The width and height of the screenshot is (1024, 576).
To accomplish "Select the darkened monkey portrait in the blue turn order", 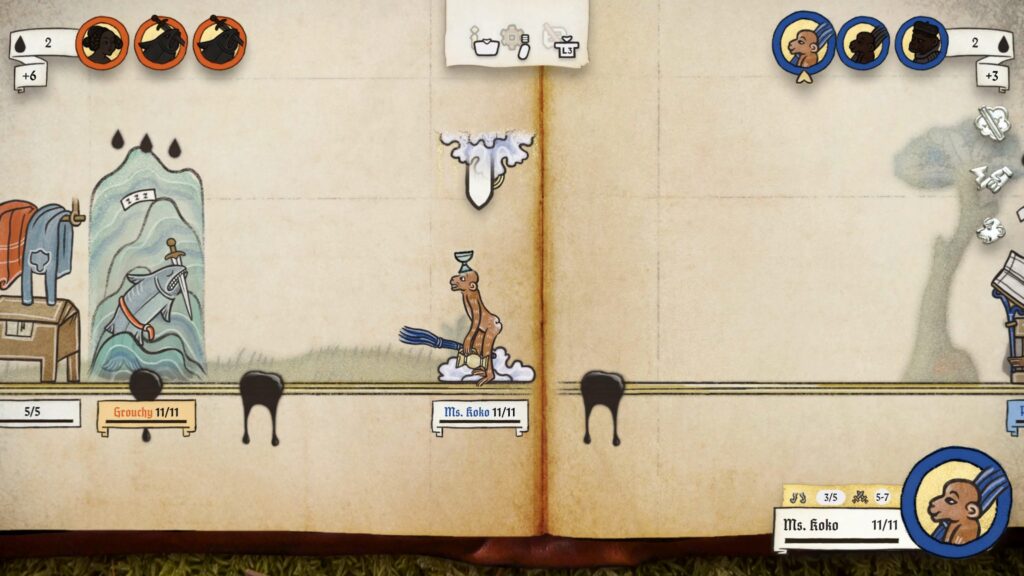I will coord(862,43).
